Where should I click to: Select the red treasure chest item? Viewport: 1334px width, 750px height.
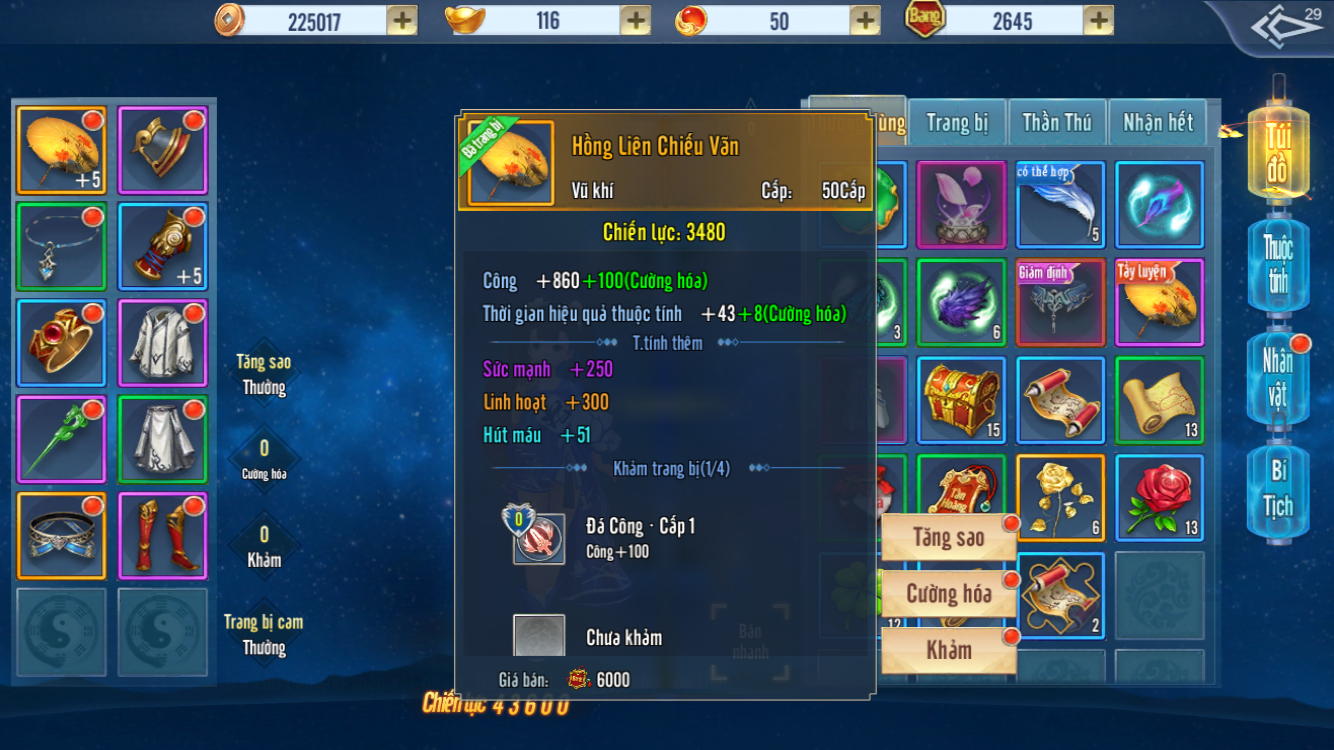click(960, 400)
